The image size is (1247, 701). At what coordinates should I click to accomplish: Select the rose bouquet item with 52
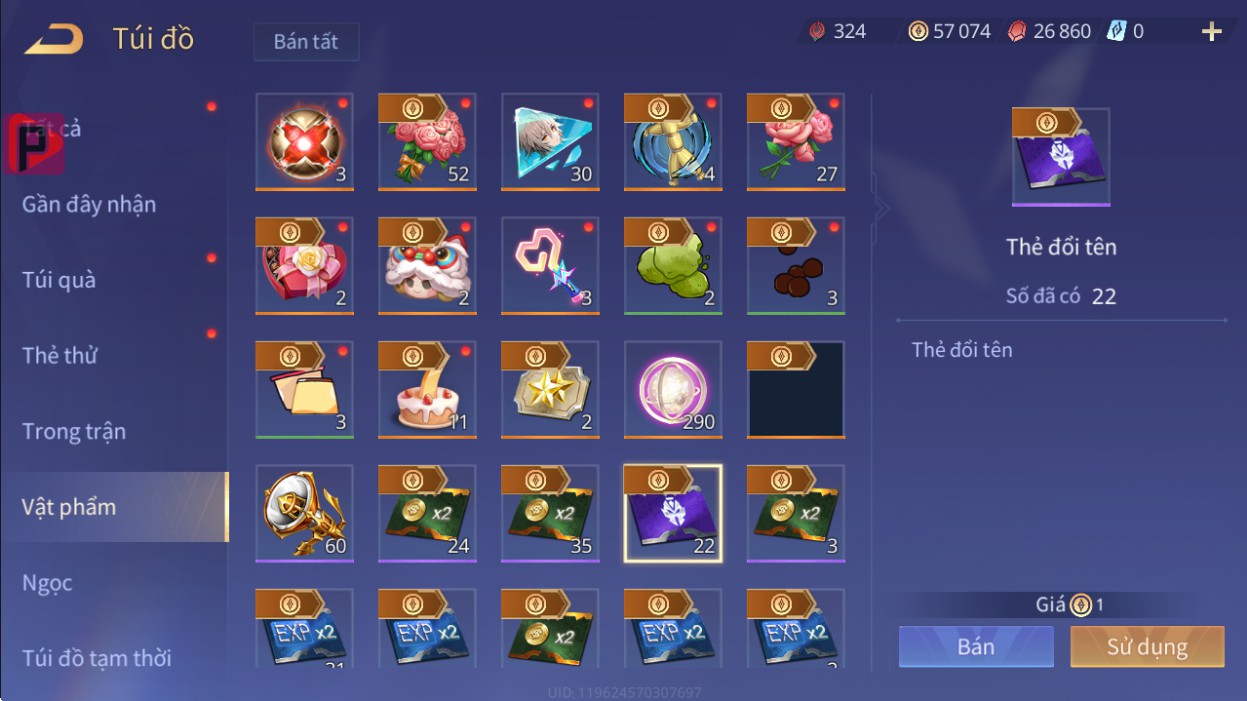(427, 142)
